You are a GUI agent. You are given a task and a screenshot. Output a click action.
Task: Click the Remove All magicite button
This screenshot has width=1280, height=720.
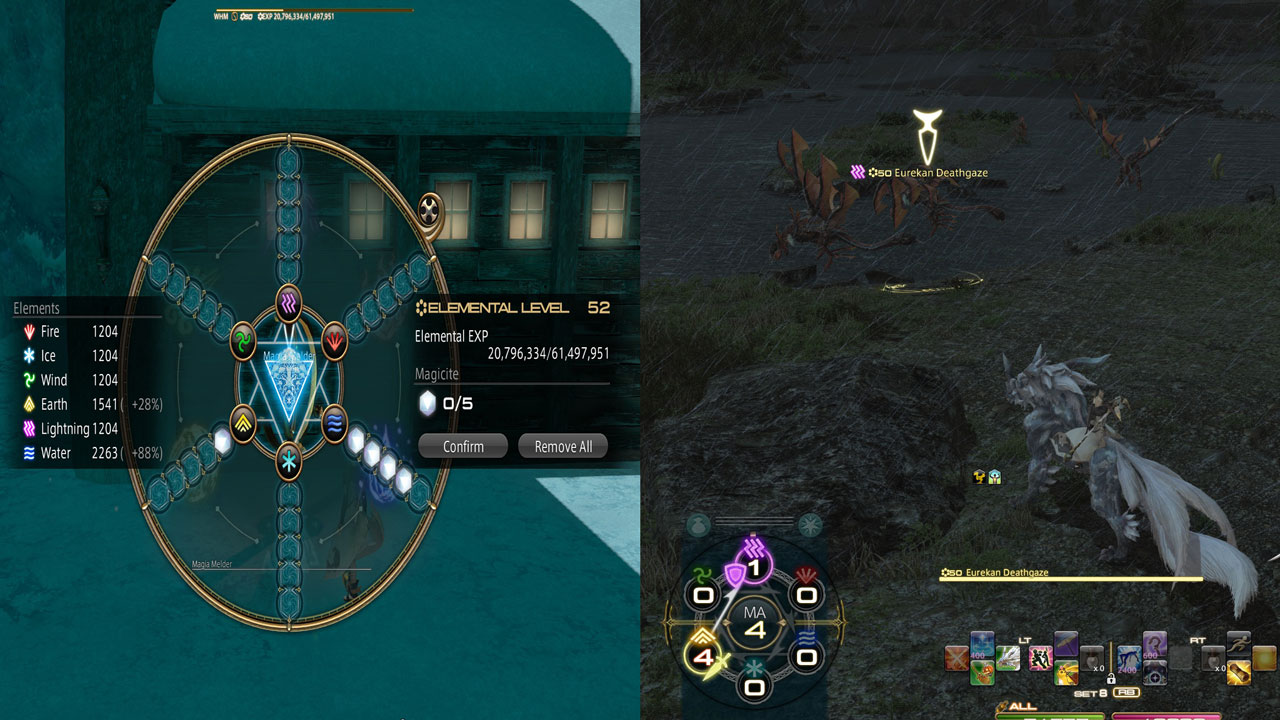(563, 447)
